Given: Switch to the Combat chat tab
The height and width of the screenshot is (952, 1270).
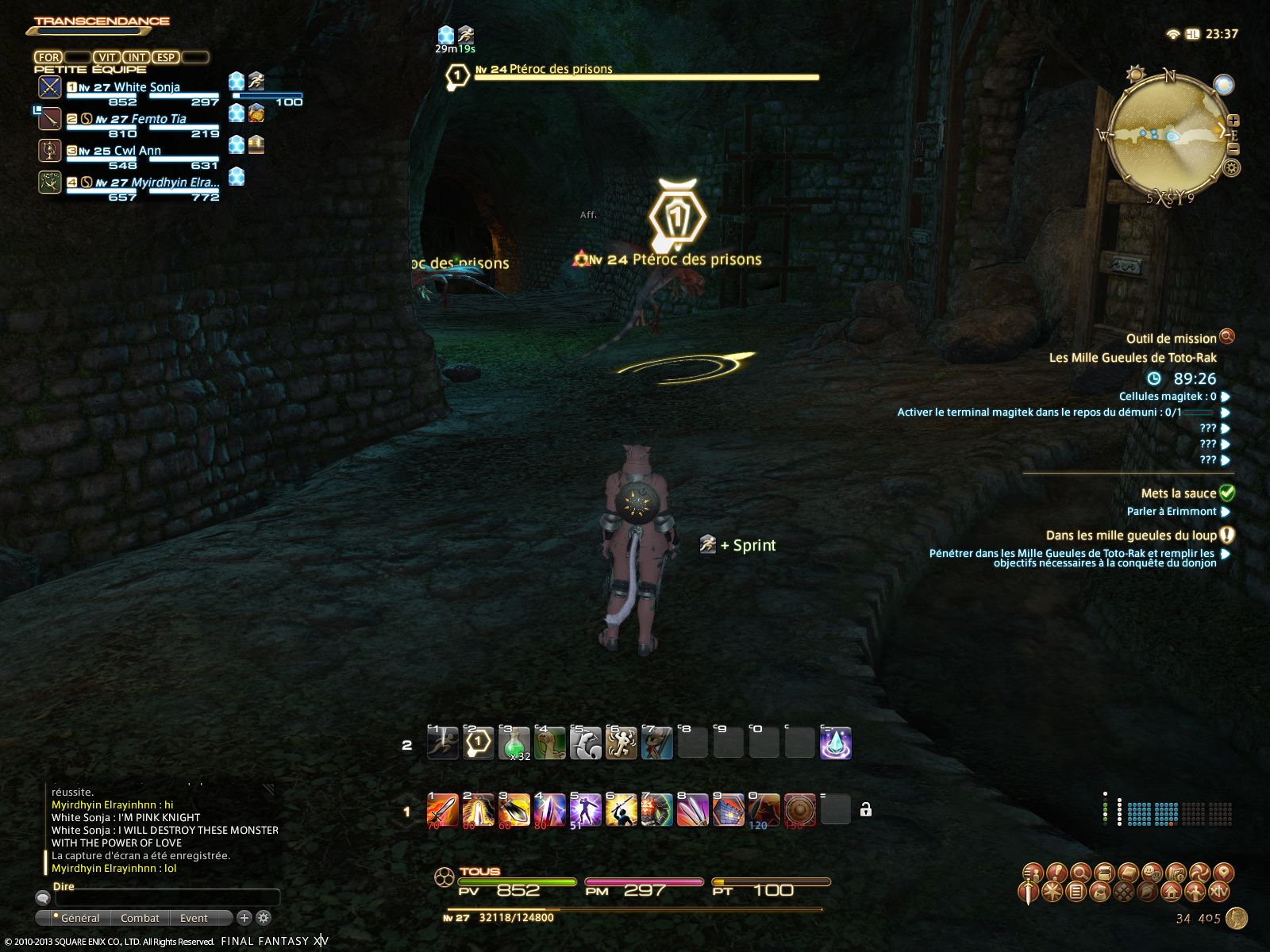Looking at the screenshot, I should click(140, 918).
